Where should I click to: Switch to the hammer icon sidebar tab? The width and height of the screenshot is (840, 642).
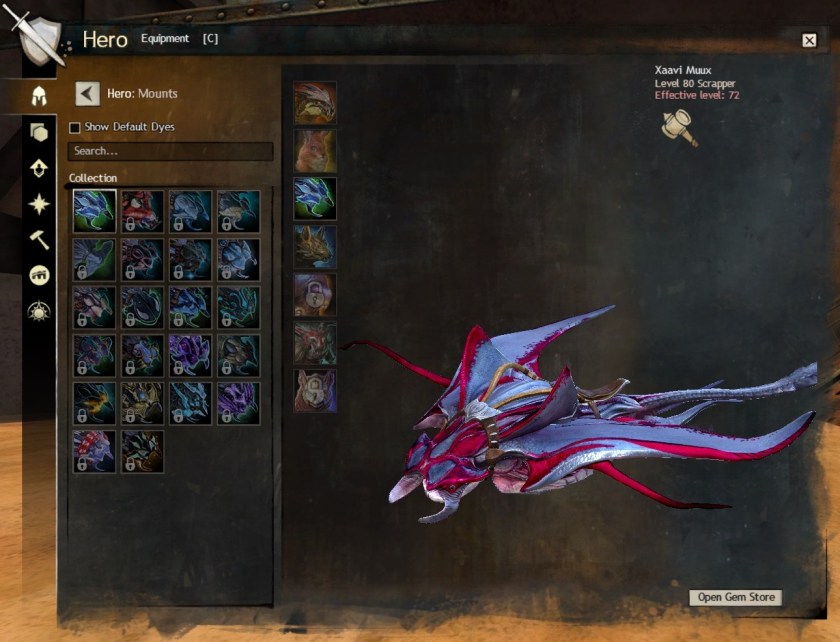[39, 240]
